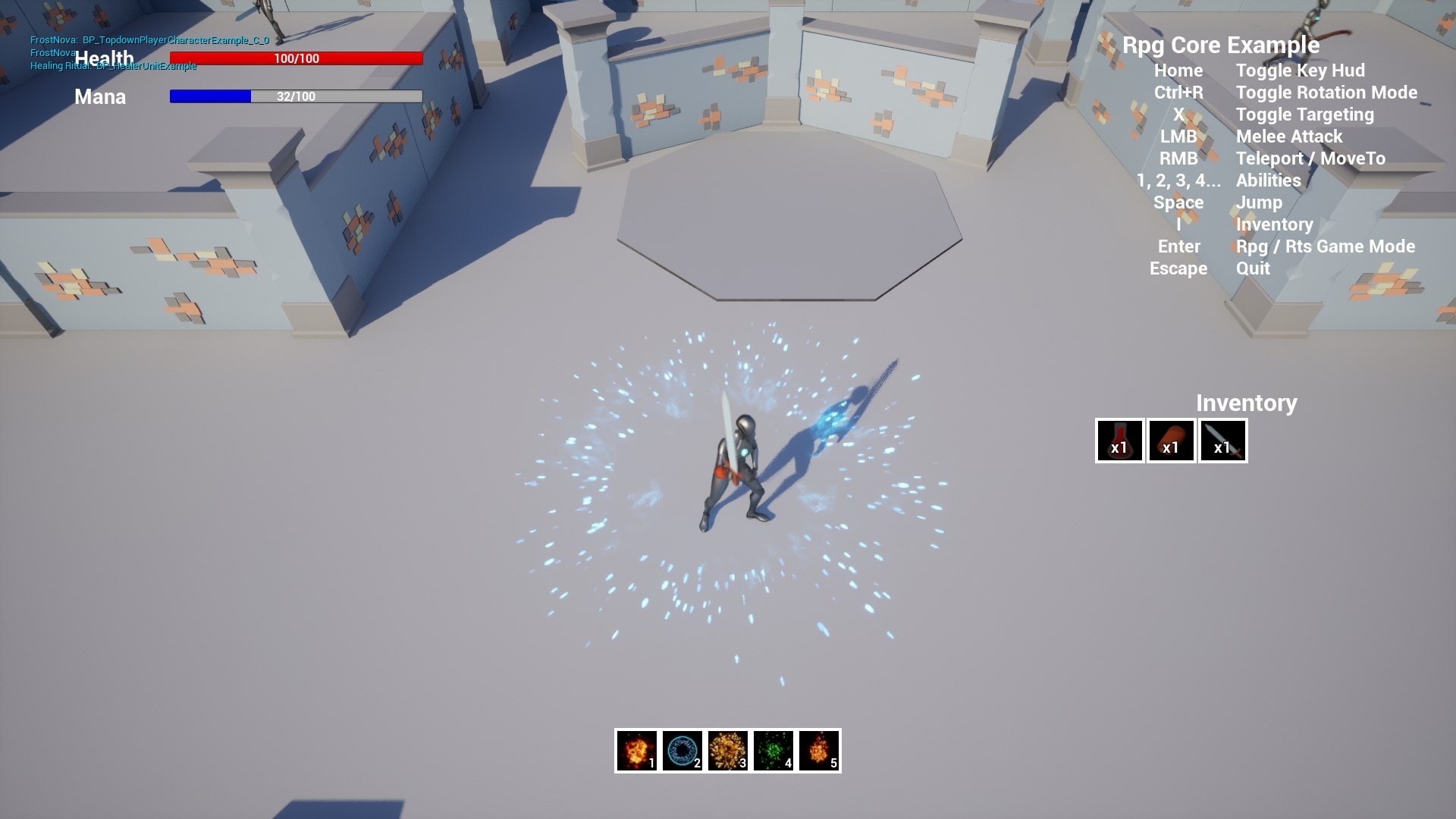
Task: Select the Melee Attack entry
Action: pyautogui.click(x=1288, y=136)
